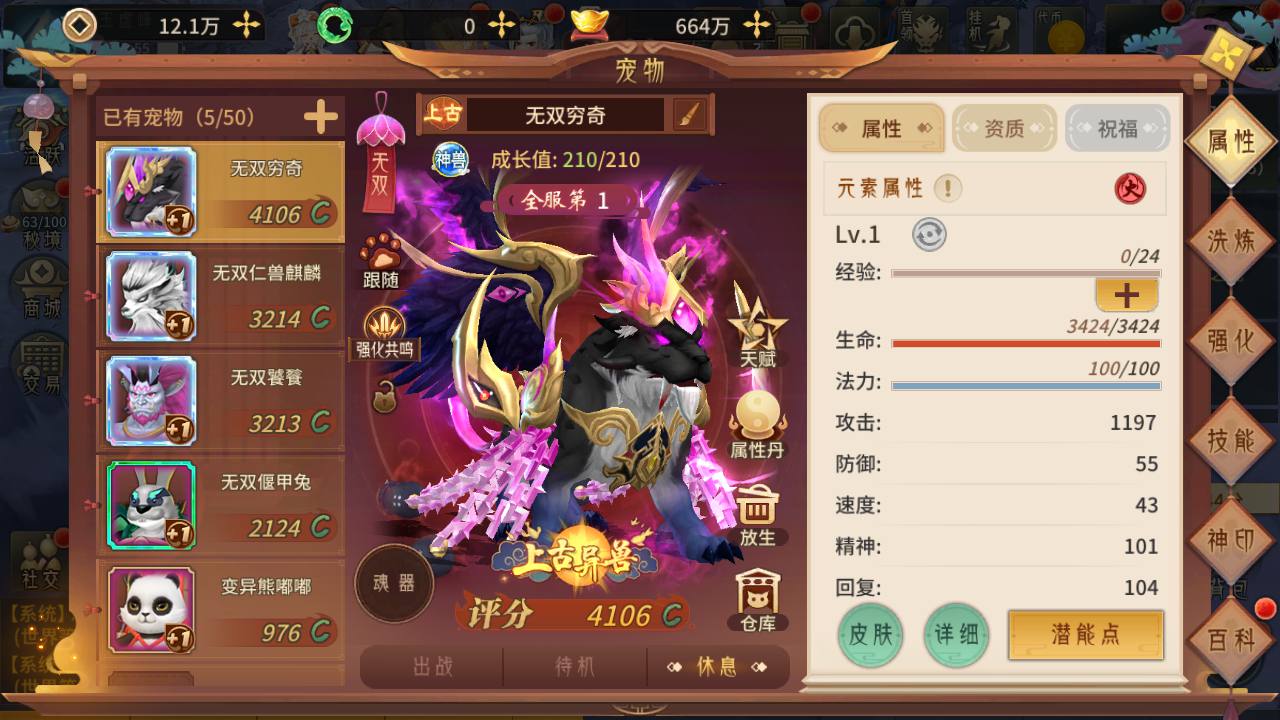Add a new pet slot with plus
Screen dimensions: 1280x720
click(320, 118)
